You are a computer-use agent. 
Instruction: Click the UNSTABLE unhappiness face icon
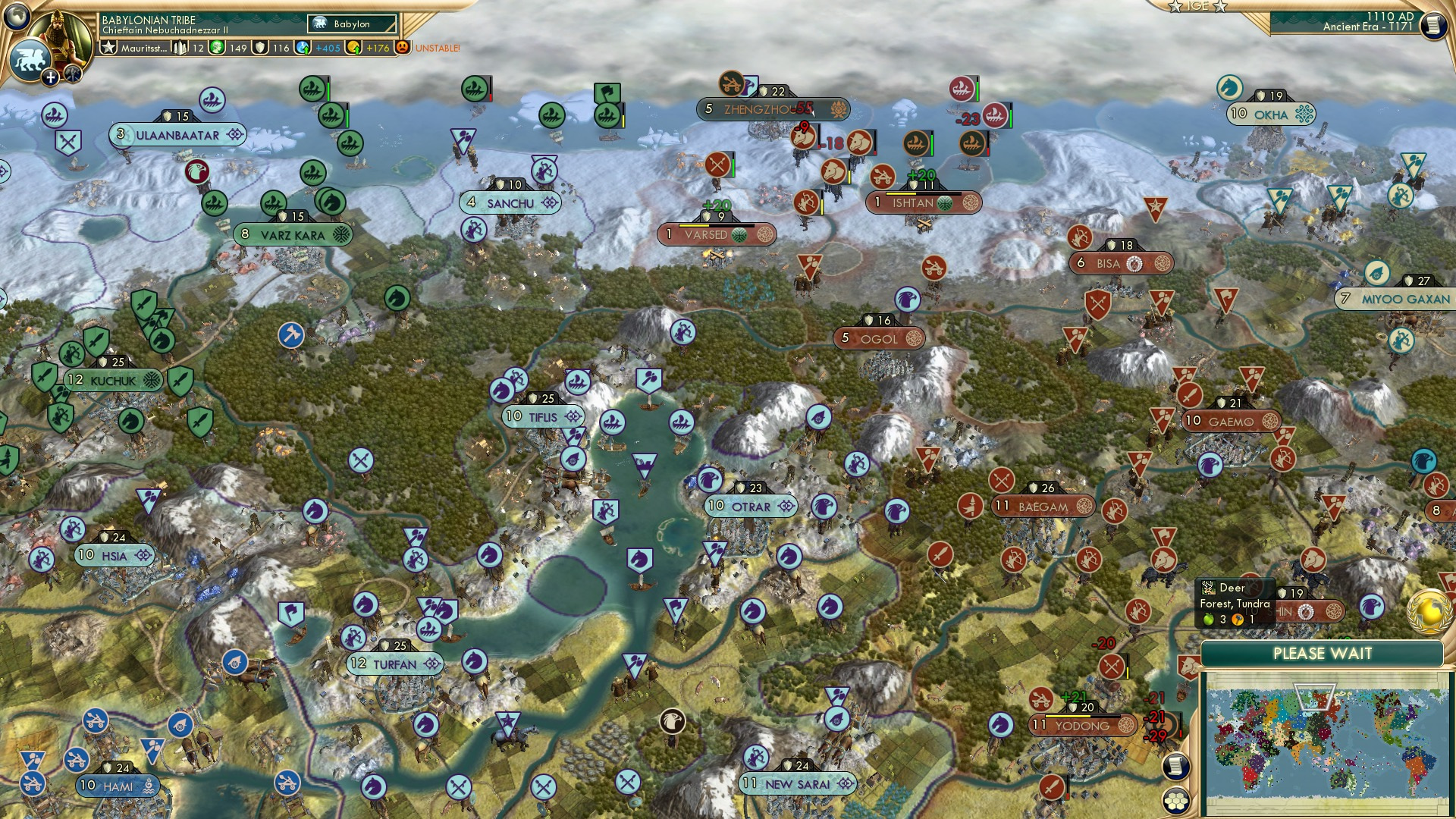(402, 47)
